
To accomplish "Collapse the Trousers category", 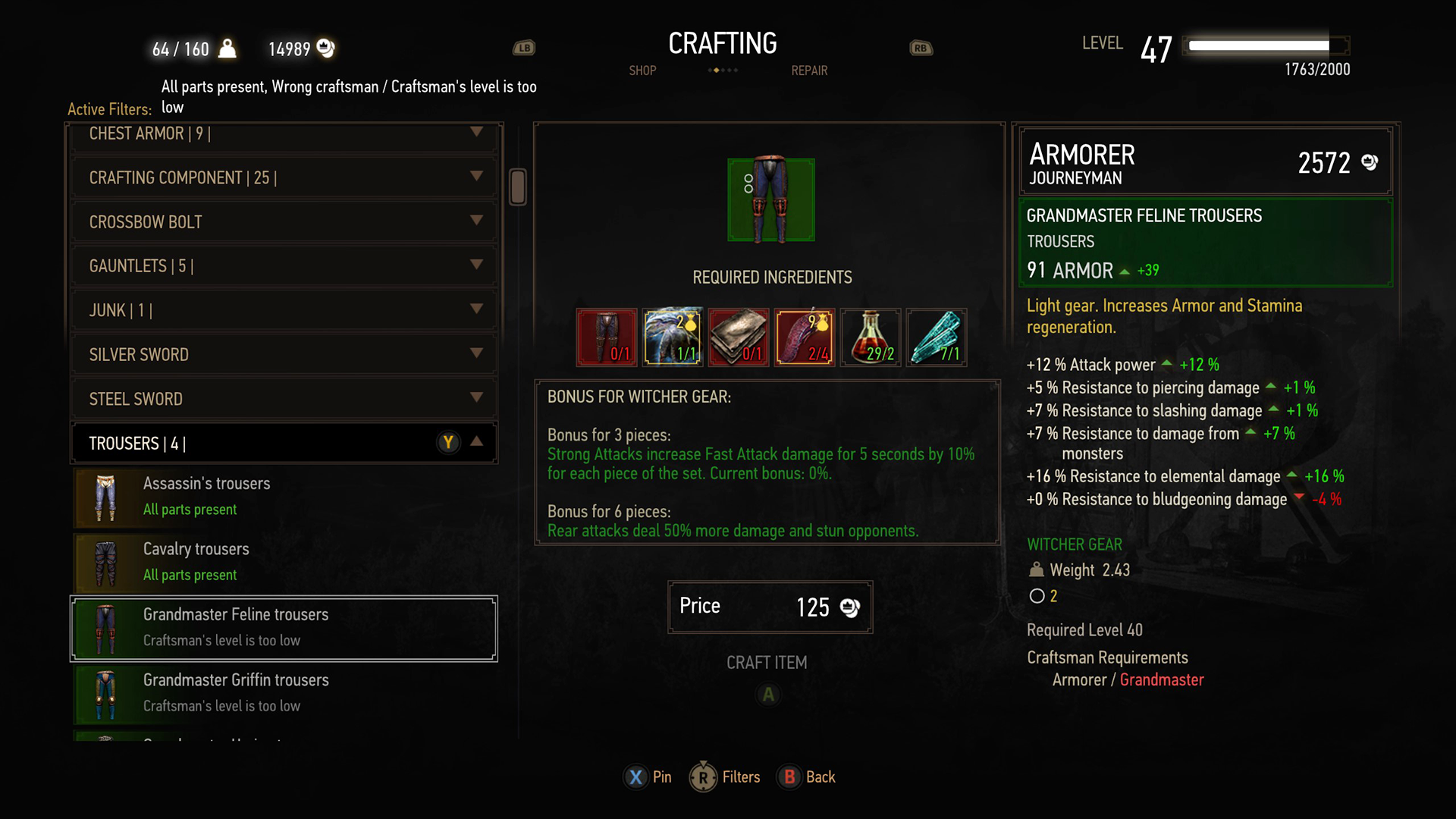I will coord(478,442).
